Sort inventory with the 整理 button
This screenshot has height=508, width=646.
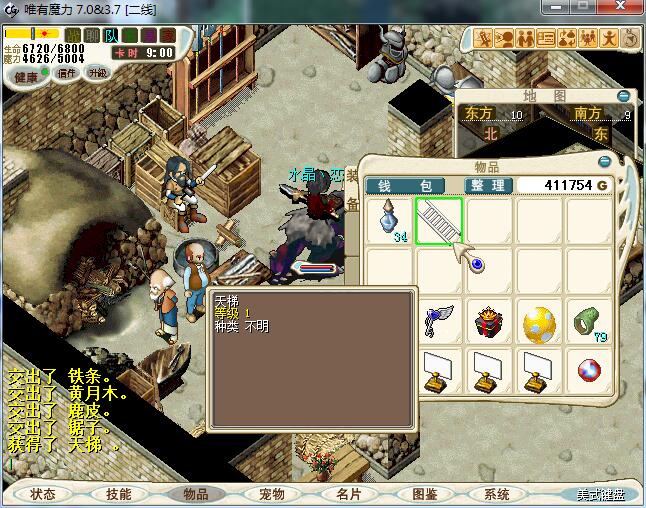point(489,186)
